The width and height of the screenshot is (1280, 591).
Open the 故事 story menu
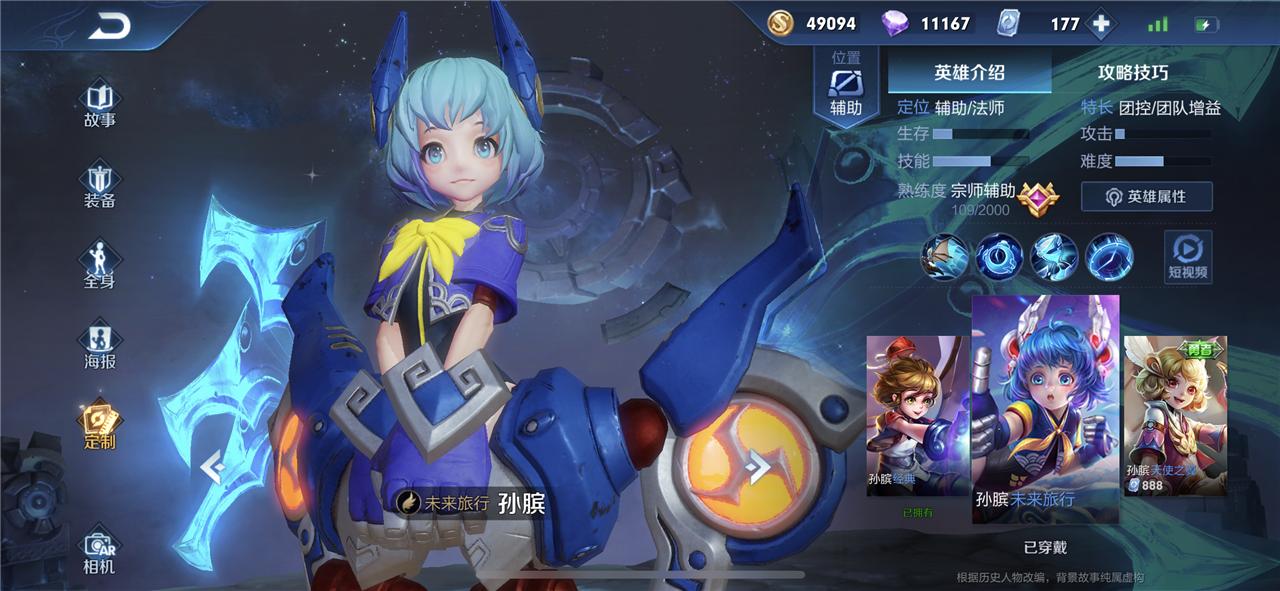pyautogui.click(x=100, y=105)
